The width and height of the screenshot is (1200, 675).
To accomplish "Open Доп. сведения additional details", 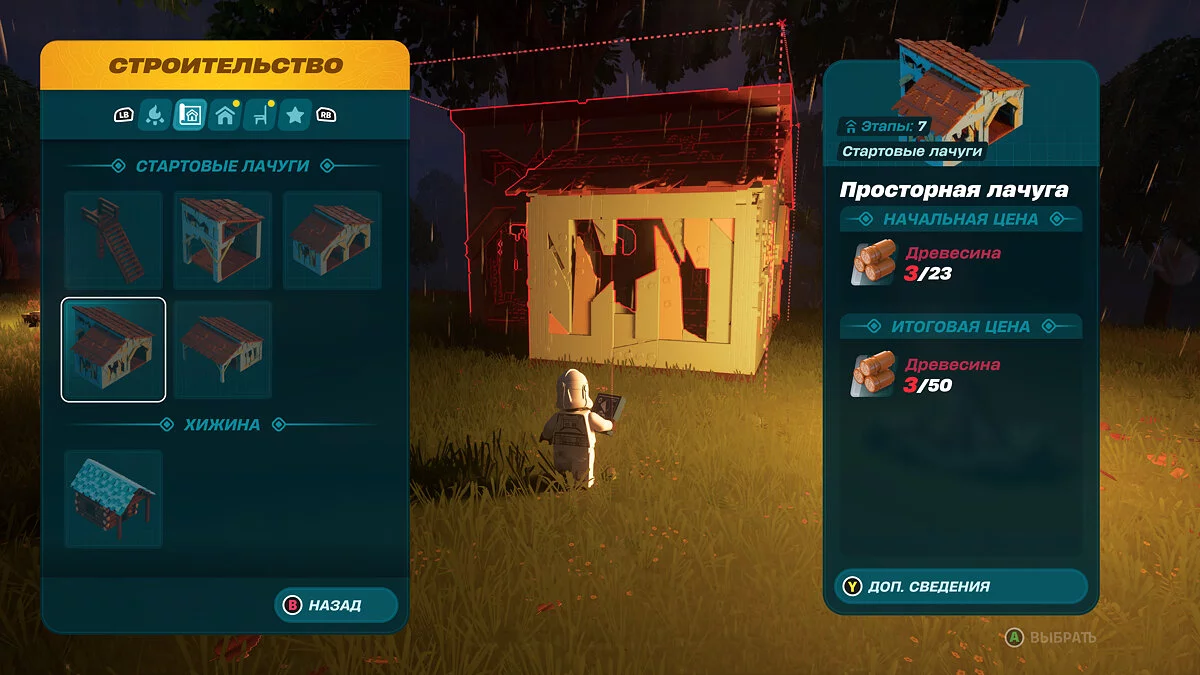I will click(960, 587).
